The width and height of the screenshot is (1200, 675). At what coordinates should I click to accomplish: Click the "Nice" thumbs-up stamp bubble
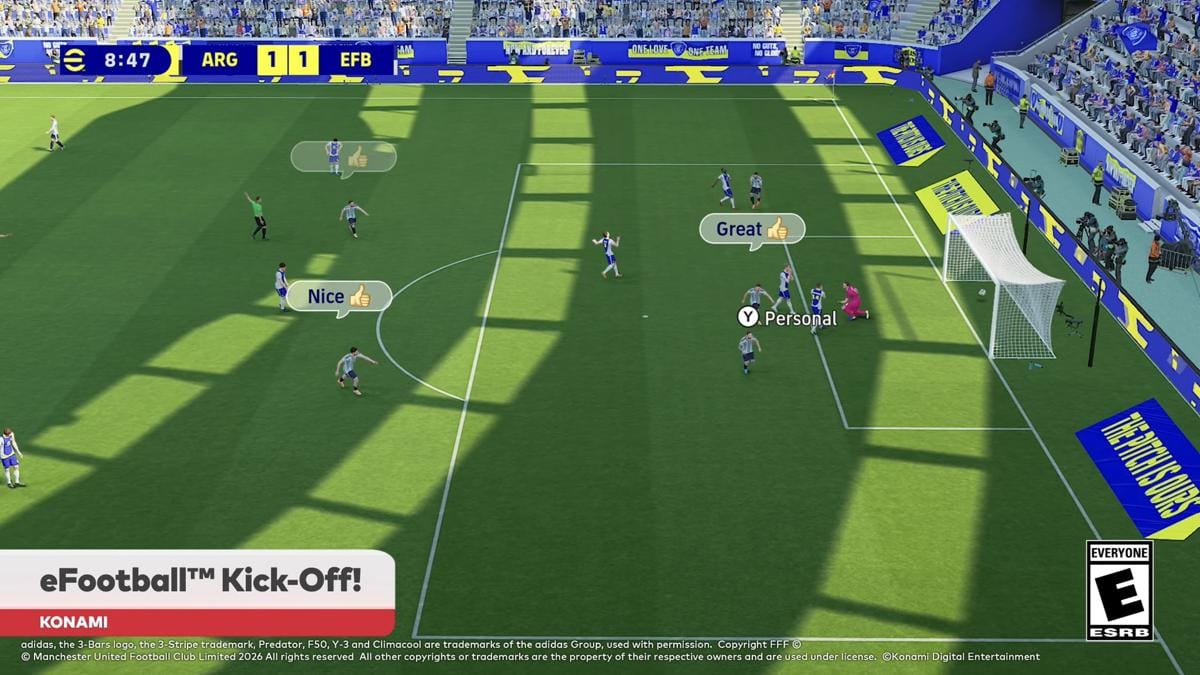[x=339, y=296]
